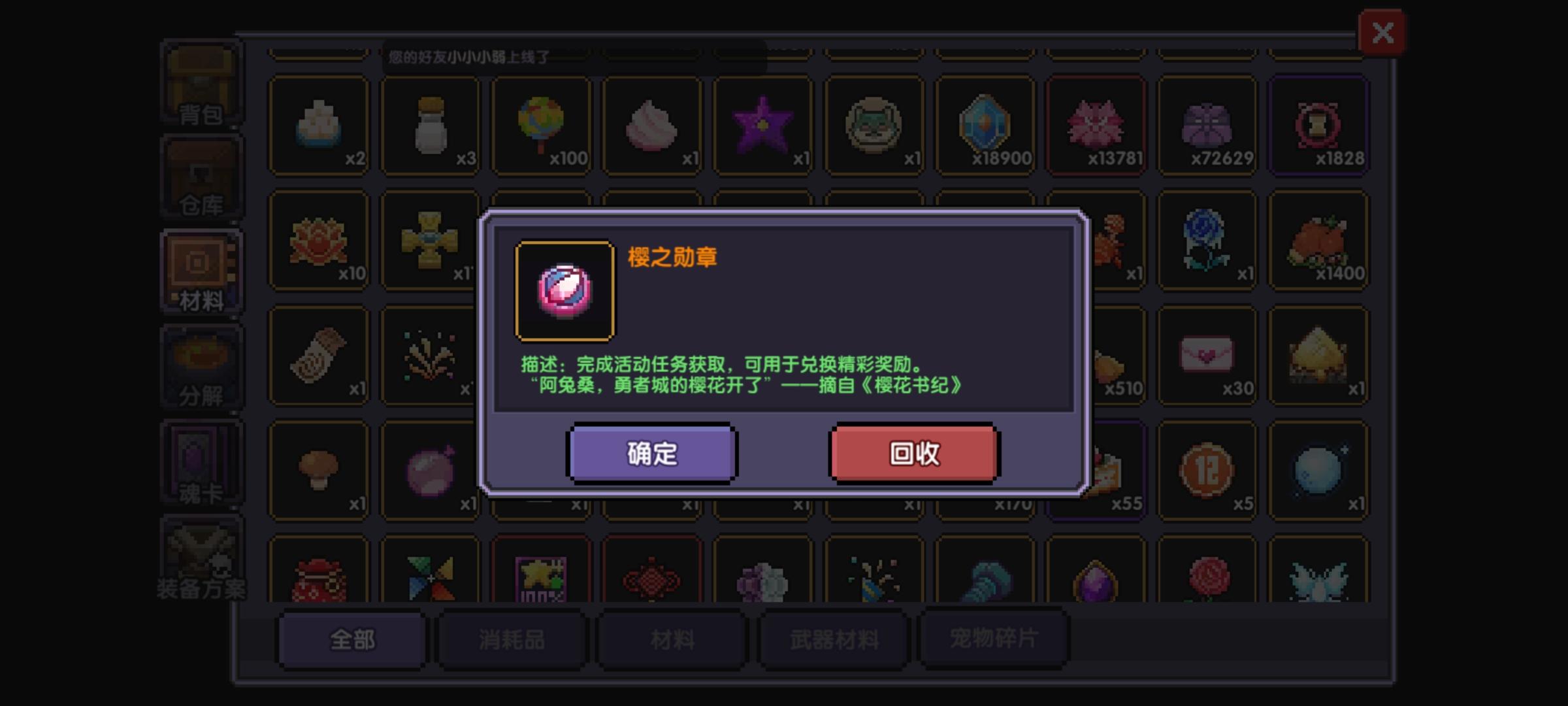Image resolution: width=1568 pixels, height=706 pixels.
Task: Select the rainbow lollipop item x100
Action: [x=542, y=124]
